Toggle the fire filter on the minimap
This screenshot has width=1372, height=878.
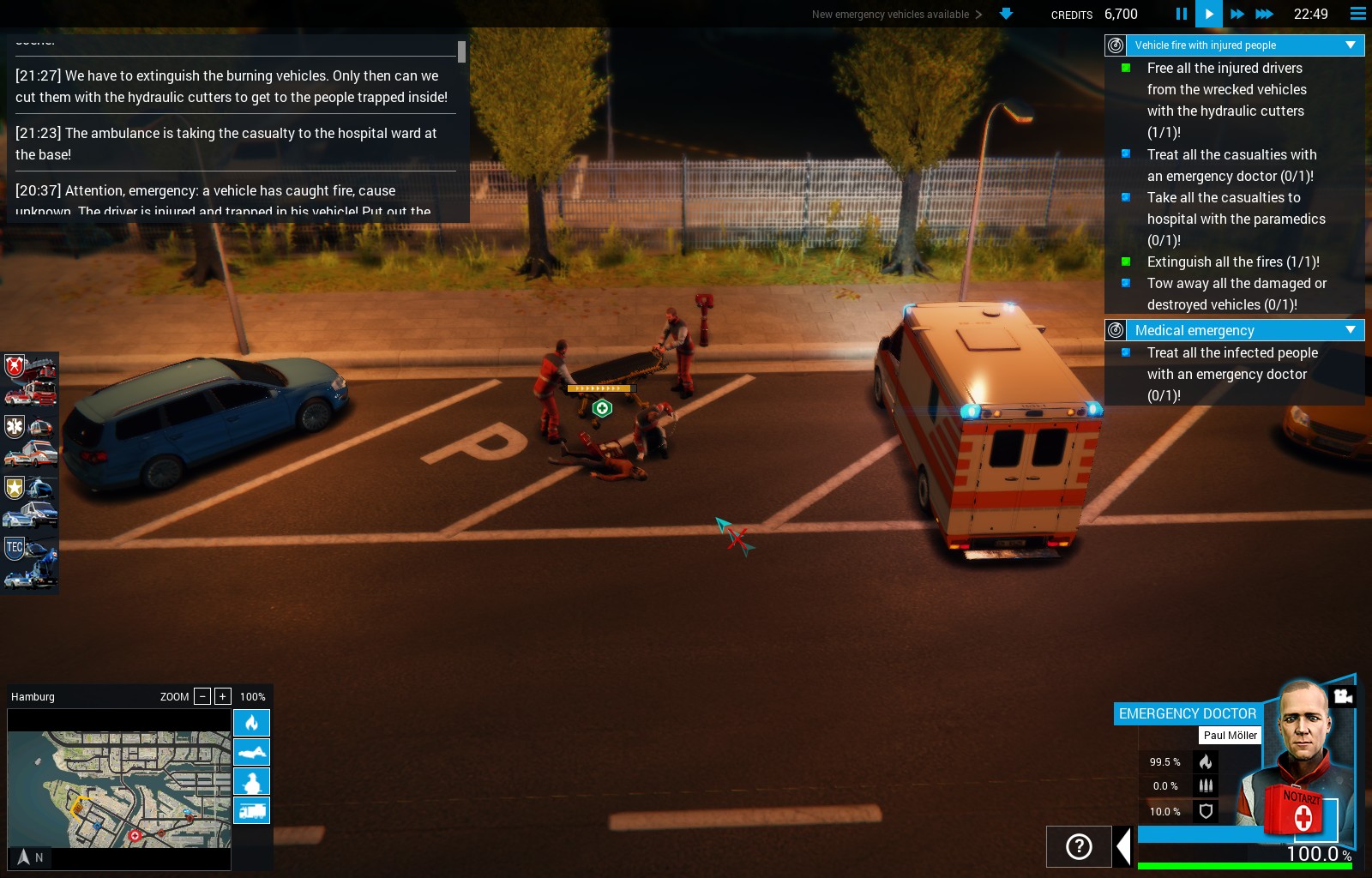coord(251,723)
